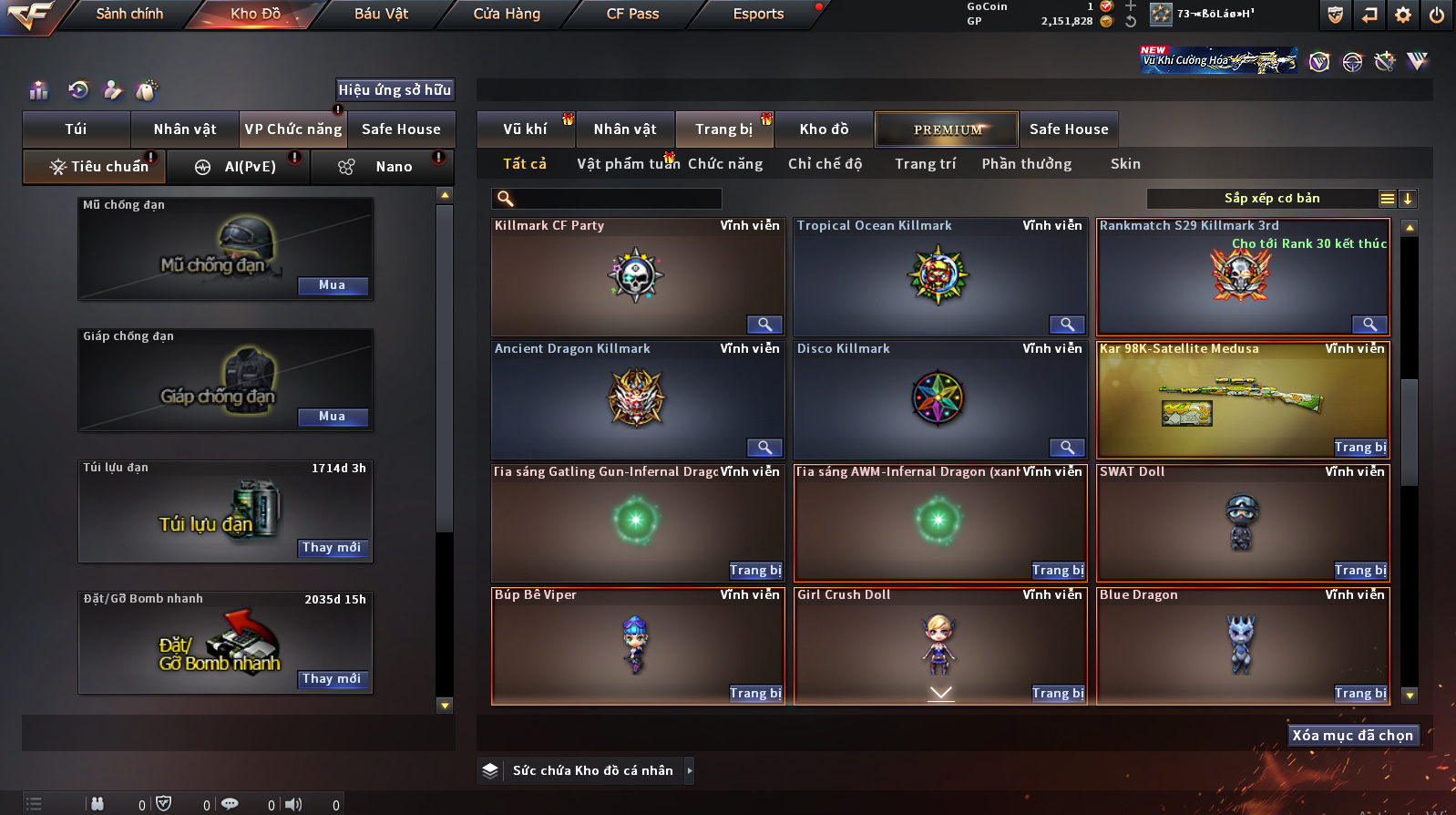Viewport: 1456px width, 815px height.
Task: Click the power exit button
Action: 1437,15
